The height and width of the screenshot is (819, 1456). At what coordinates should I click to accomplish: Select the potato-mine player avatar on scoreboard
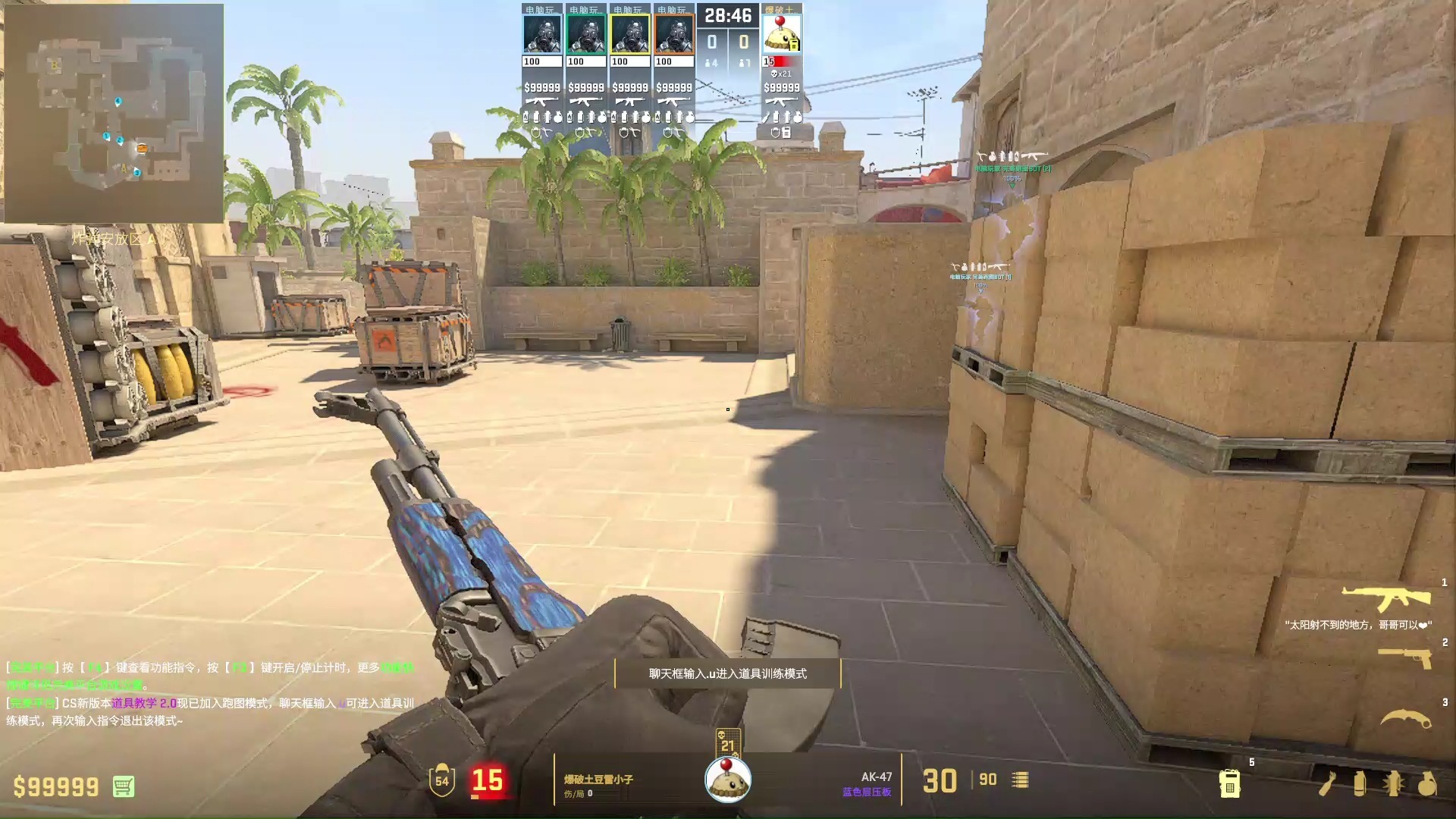tap(782, 35)
